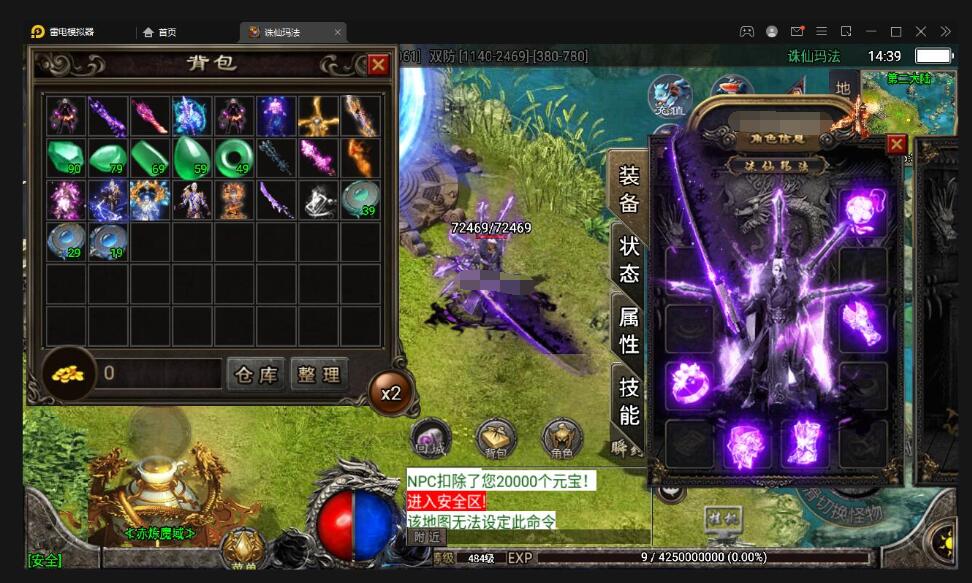Open the 属性 attributes tab
Screen dimensions: 972x583
pos(629,330)
